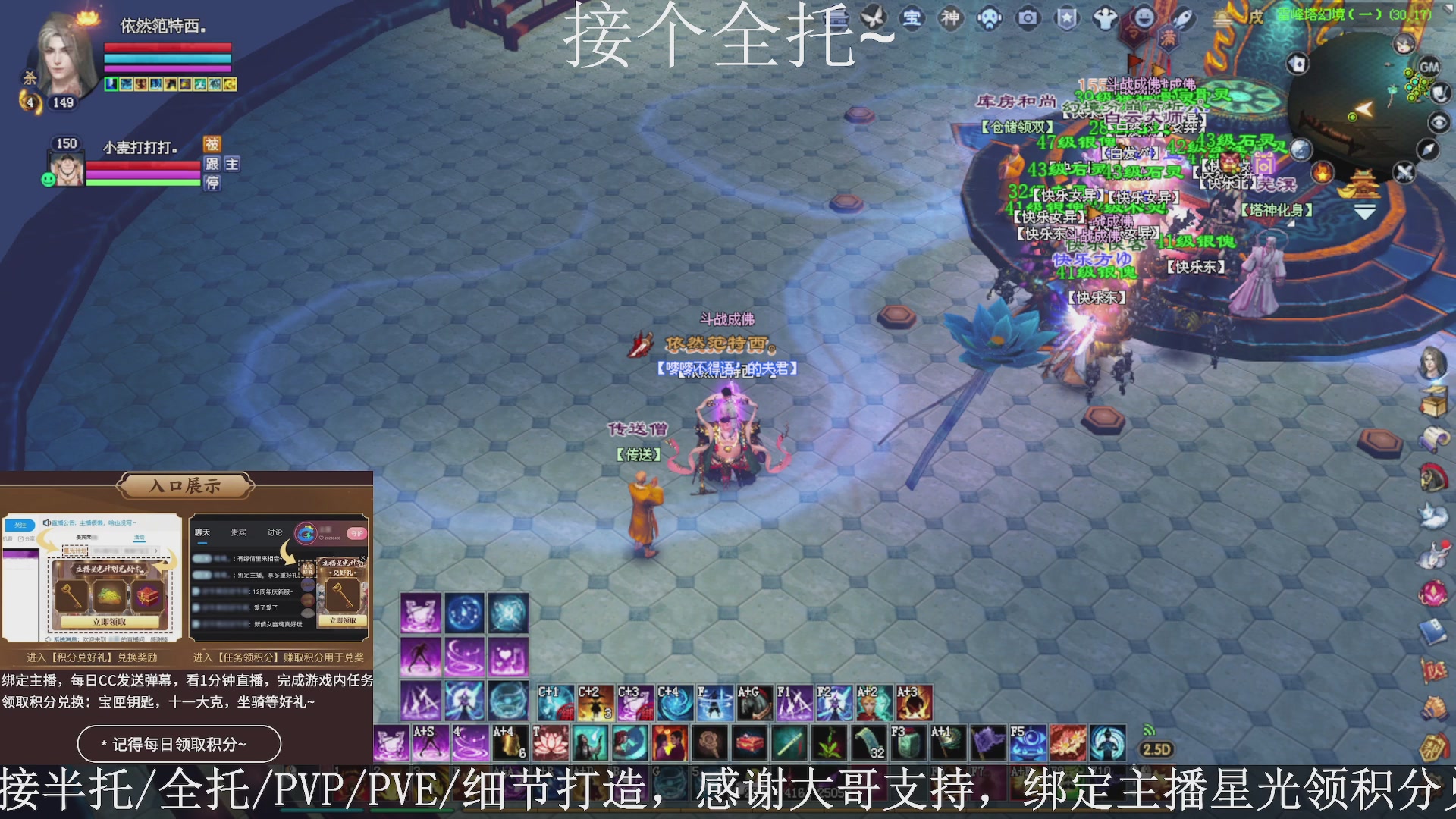Open the 被 status dropdown beside 小麦打打打
Viewport: 1456px width, 819px height.
215,144
